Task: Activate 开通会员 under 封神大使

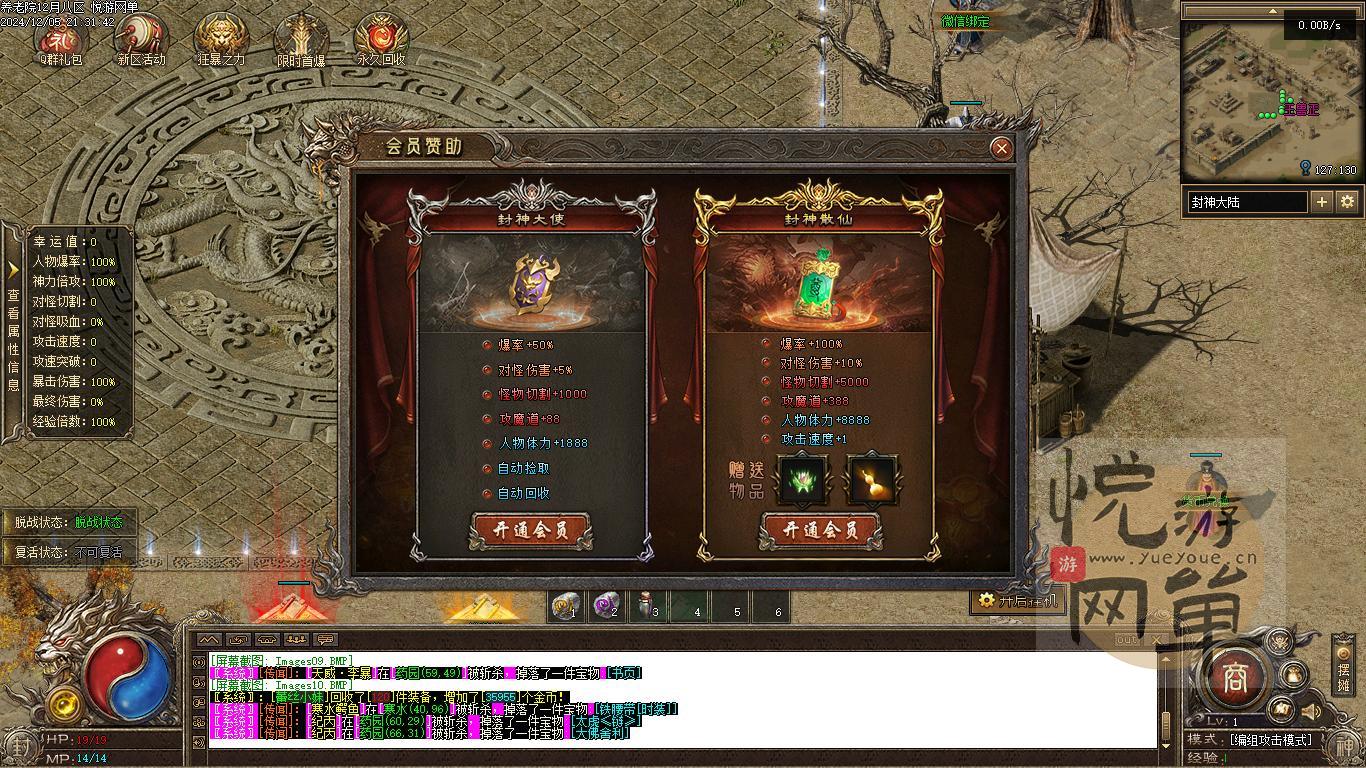Action: 531,531
